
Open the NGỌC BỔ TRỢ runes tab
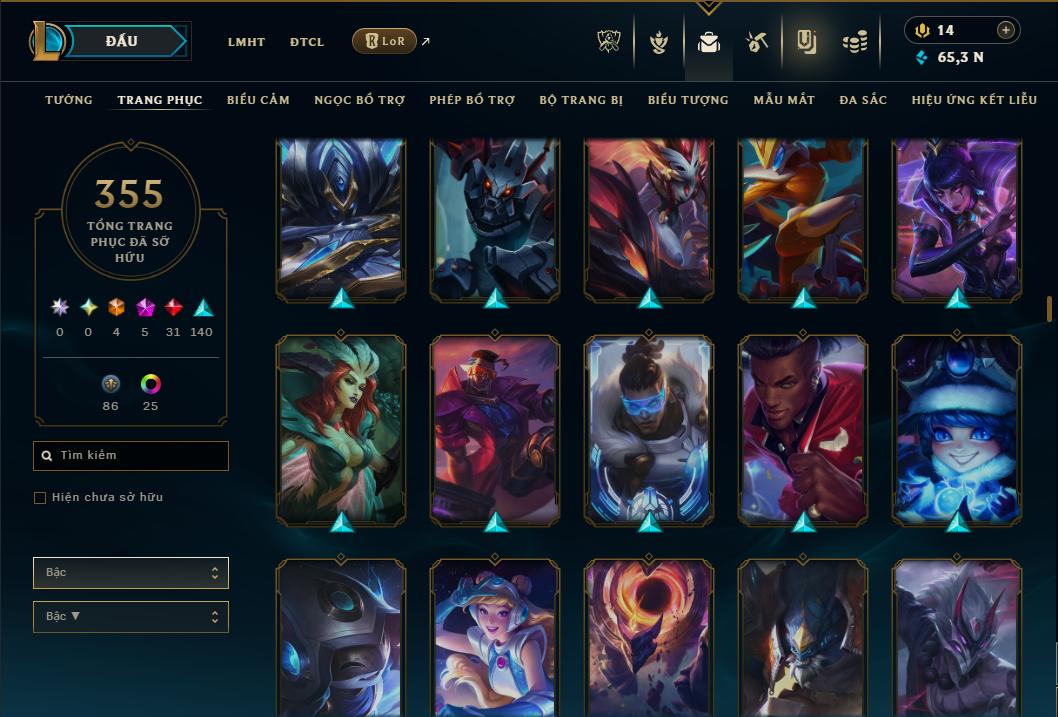(x=359, y=100)
